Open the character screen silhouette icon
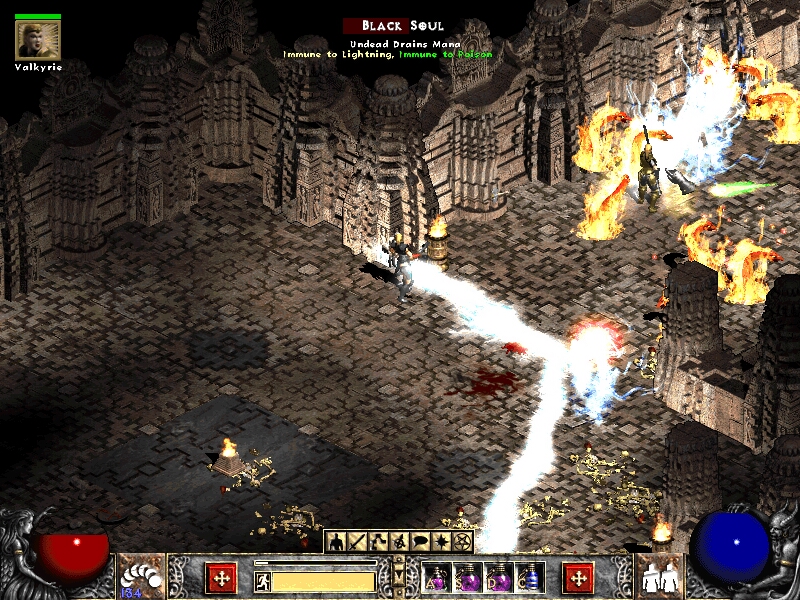Viewport: 800px width, 600px height. coord(337,542)
